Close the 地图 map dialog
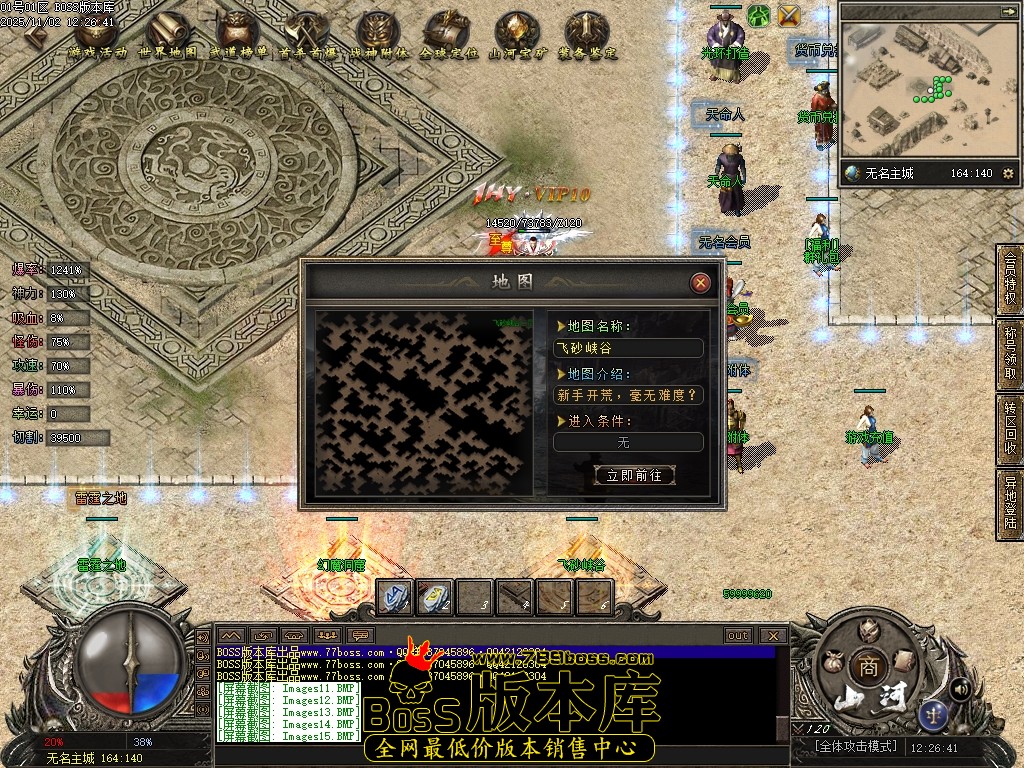 point(701,283)
